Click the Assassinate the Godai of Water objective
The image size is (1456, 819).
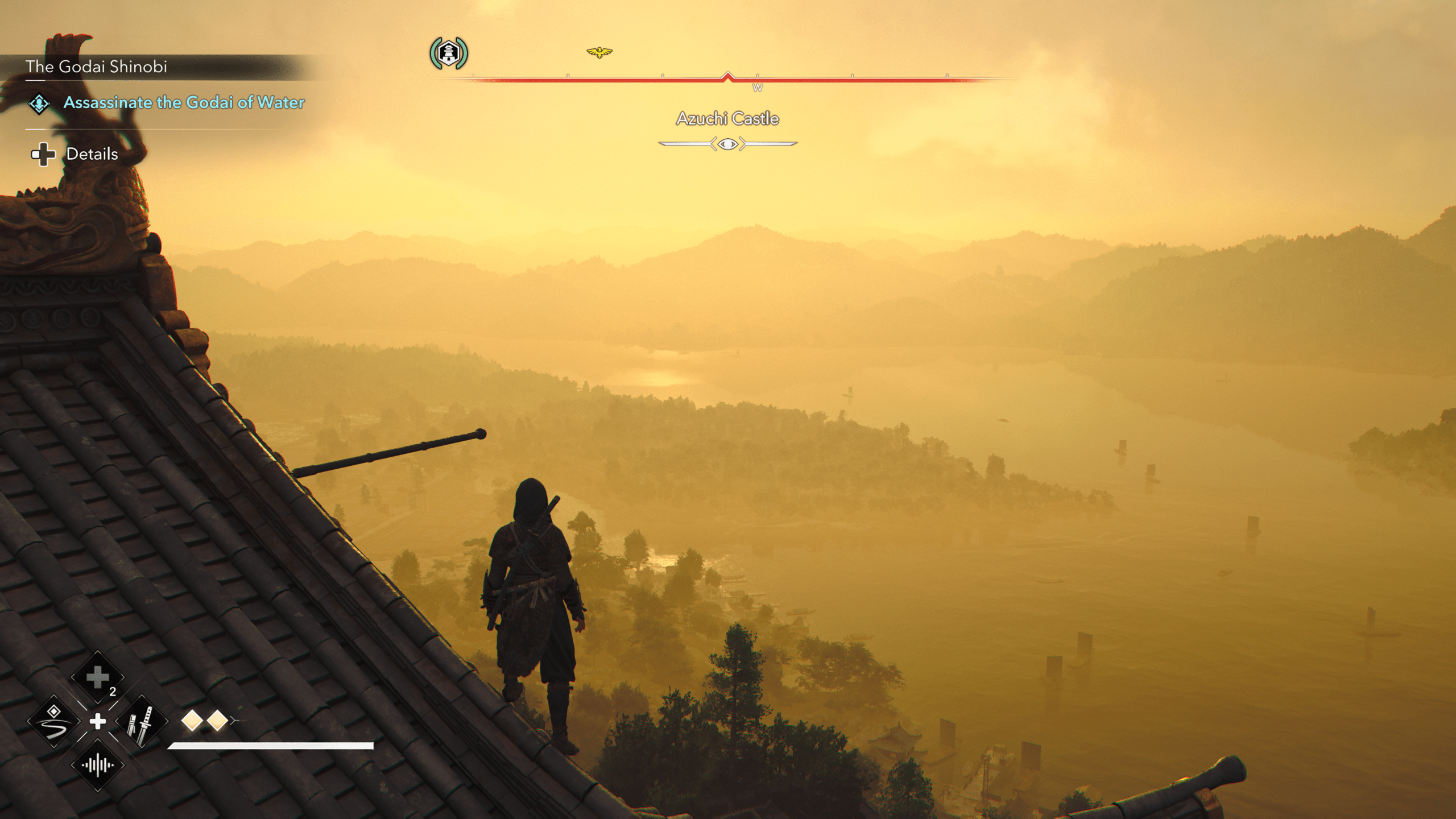coord(184,102)
